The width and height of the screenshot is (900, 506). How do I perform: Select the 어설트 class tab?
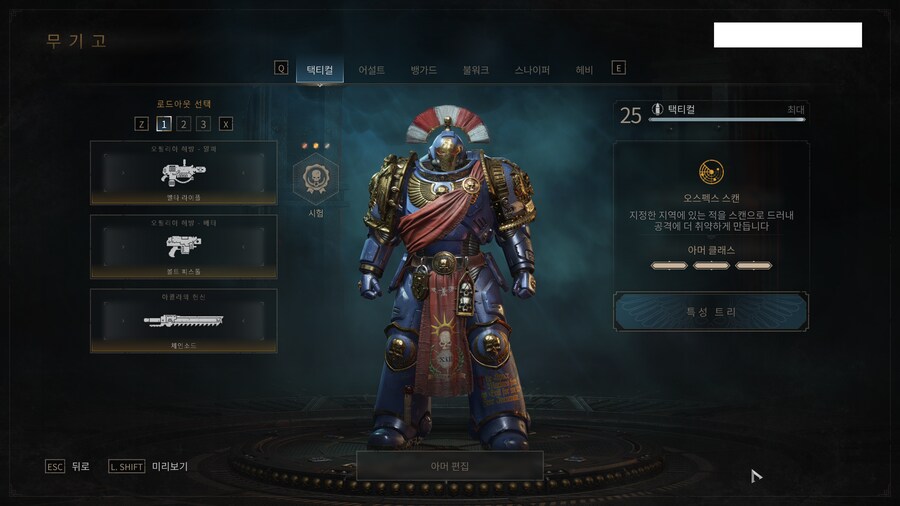click(372, 70)
